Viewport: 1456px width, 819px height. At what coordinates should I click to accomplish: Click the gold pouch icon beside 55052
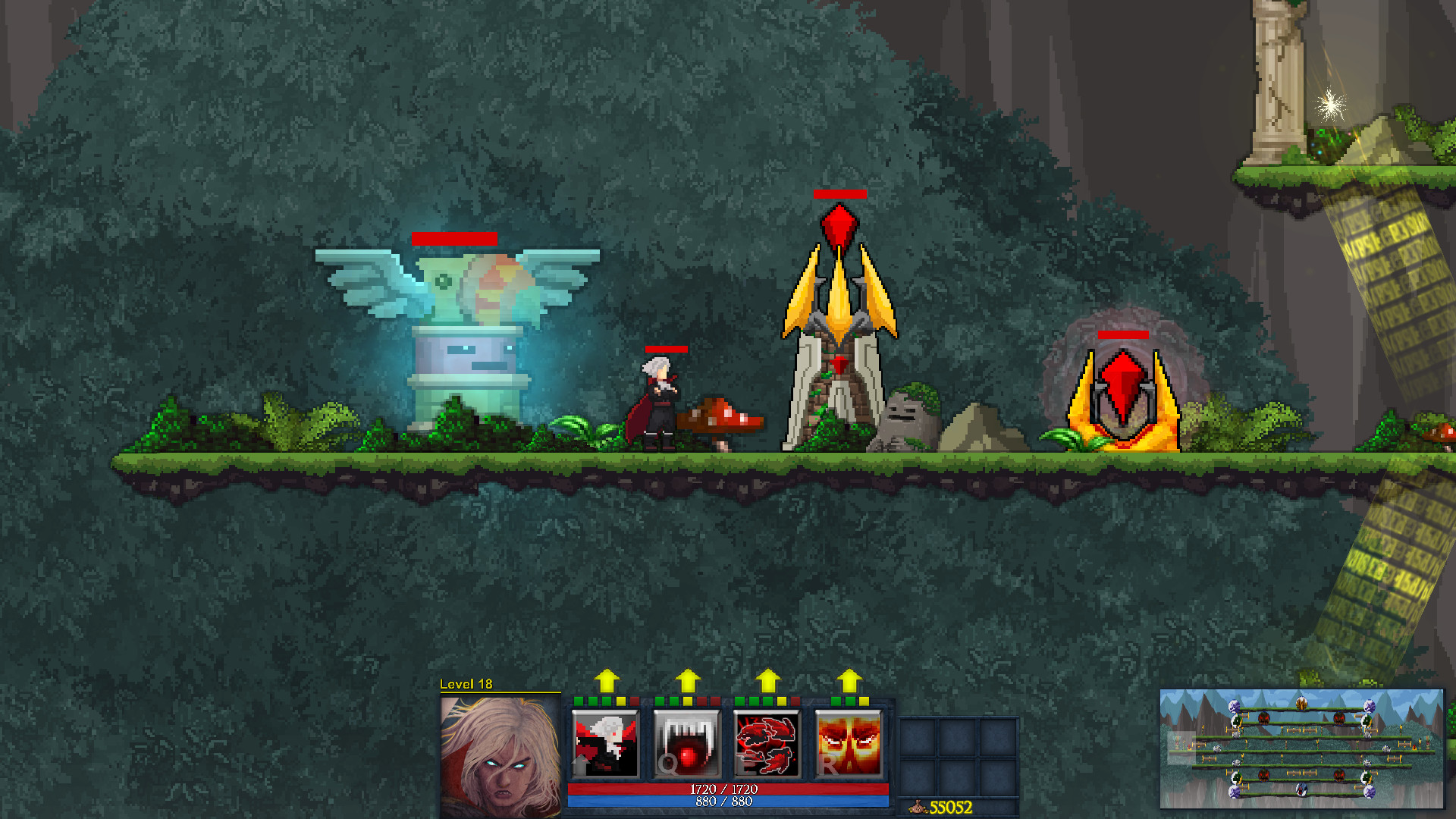tap(919, 806)
